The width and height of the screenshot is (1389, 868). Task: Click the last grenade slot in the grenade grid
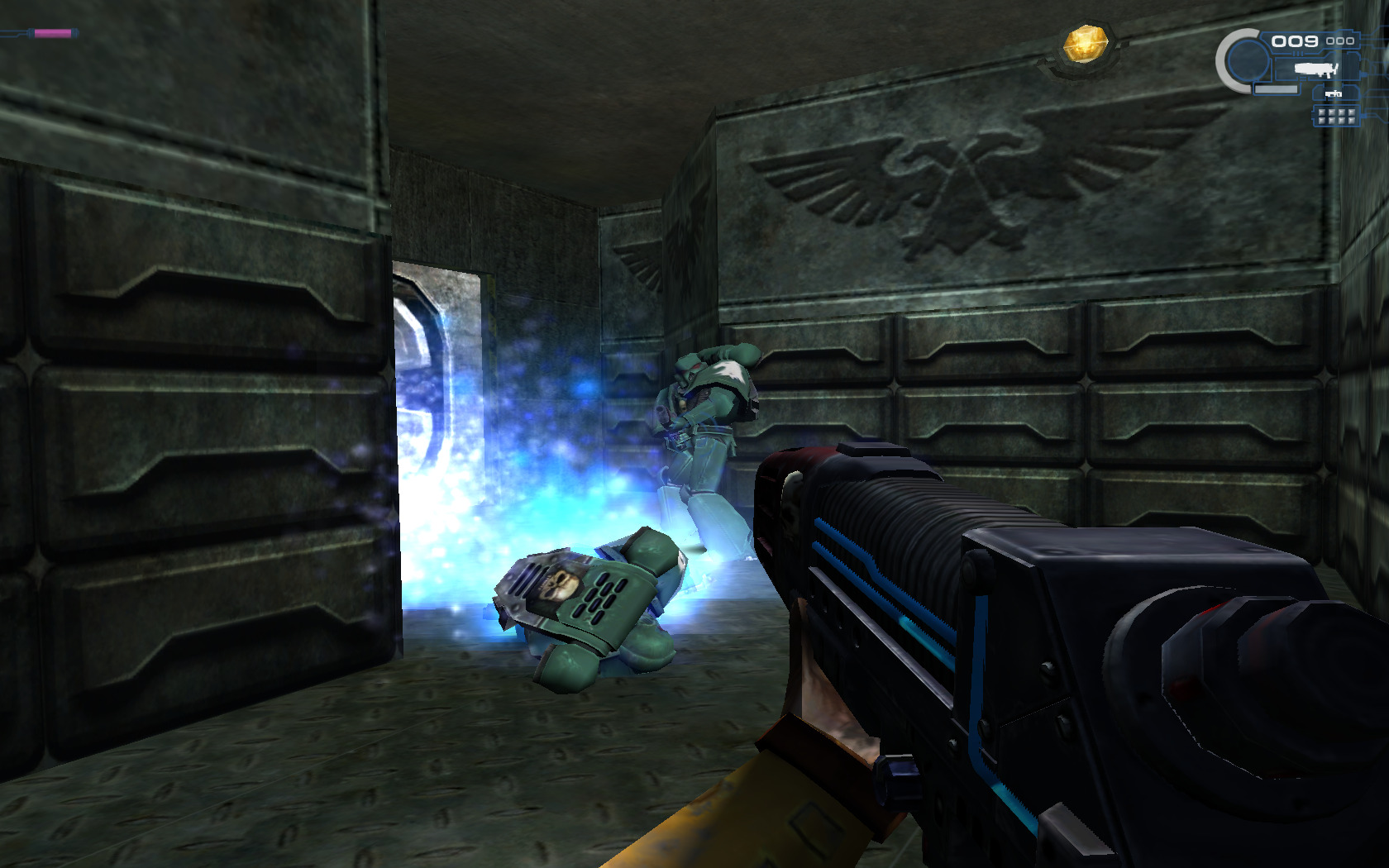pos(1352,122)
